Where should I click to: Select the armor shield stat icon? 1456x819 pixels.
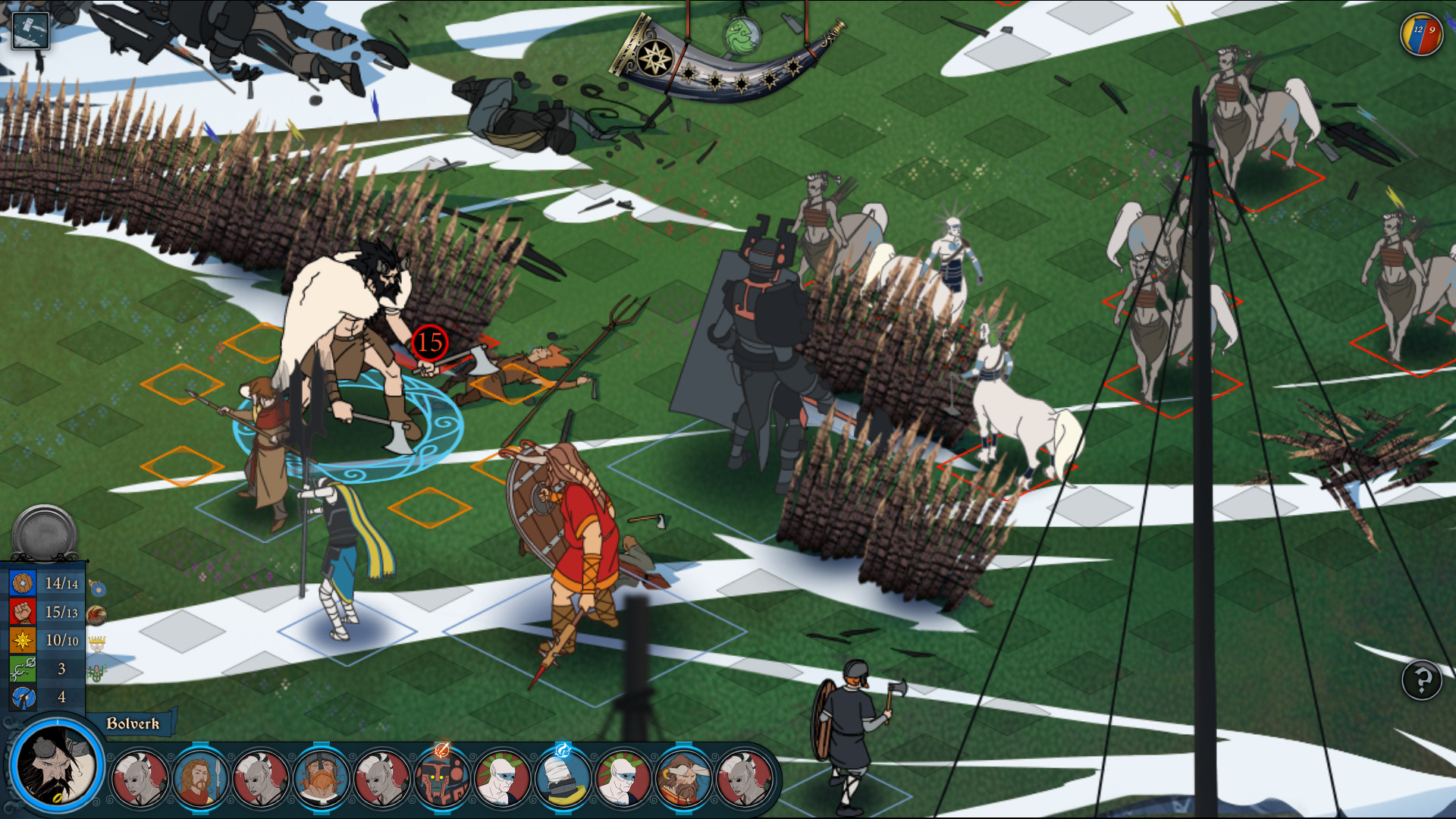click(x=23, y=583)
